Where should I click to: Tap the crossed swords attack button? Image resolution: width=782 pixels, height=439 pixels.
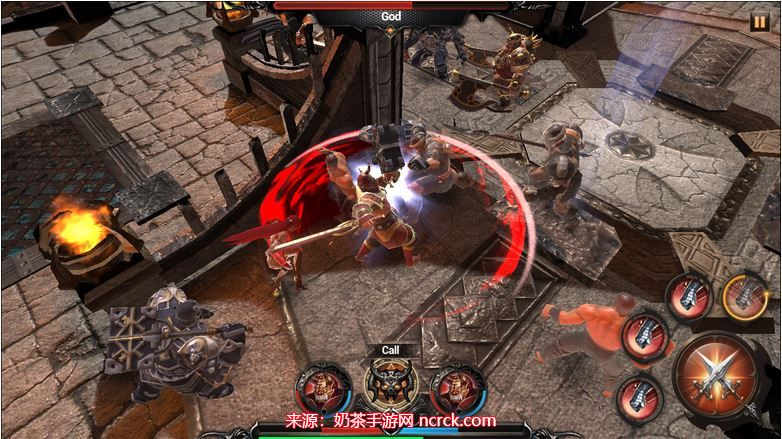point(718,378)
